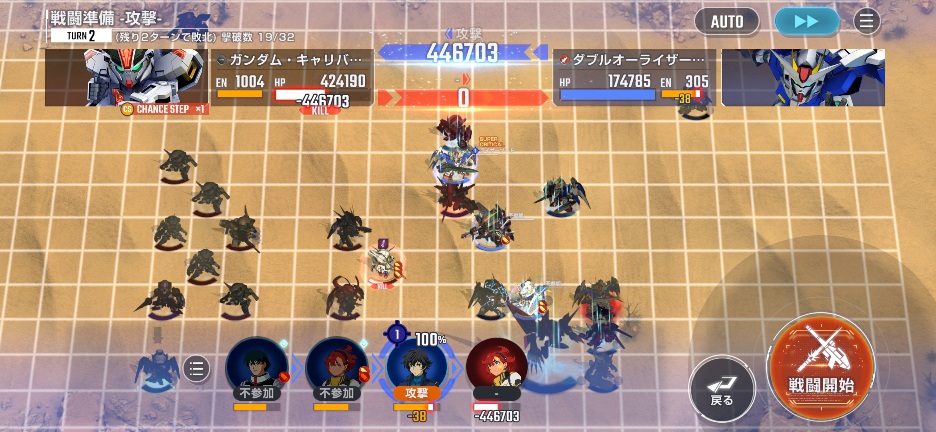Choose the attacking pilot labeled 攻撃
This screenshot has width=936, height=432.
tap(416, 364)
